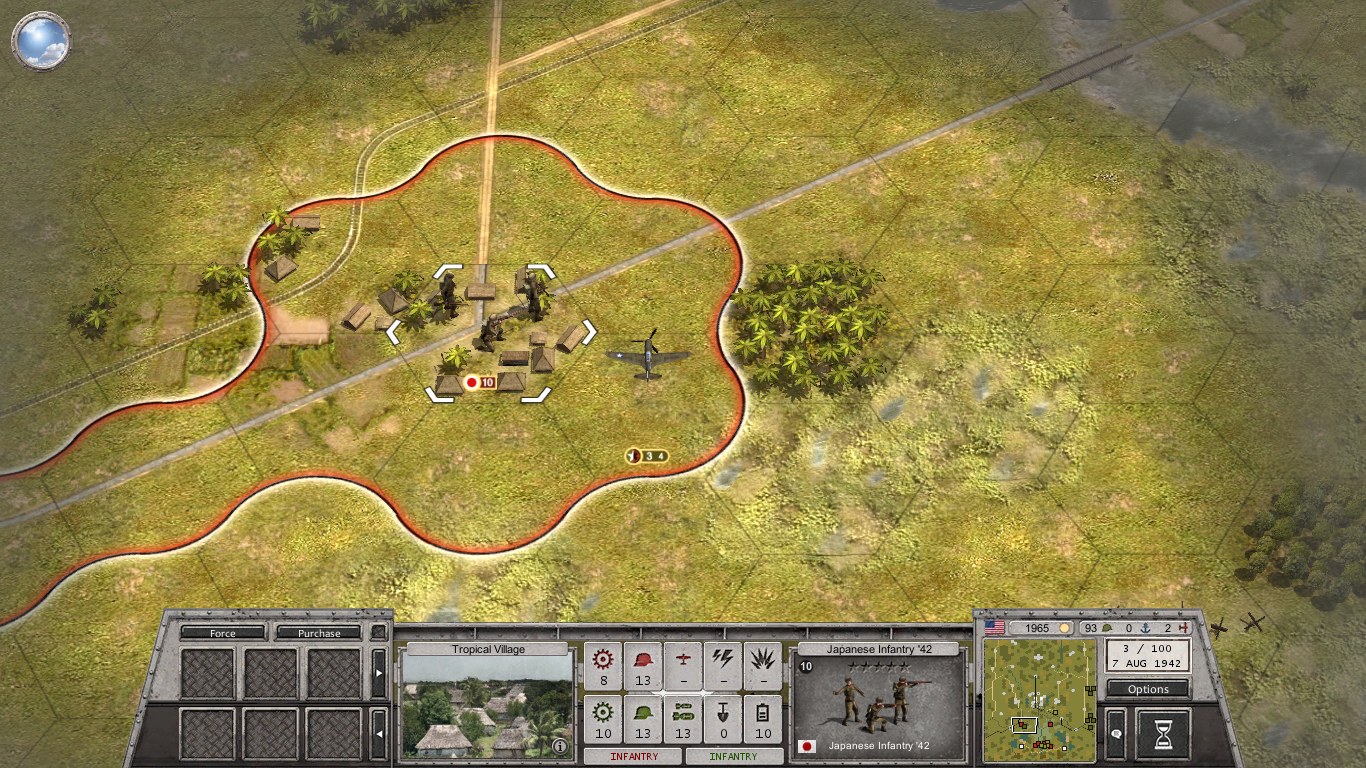Collapse the lower roster with the left arrow
Viewport: 1366px width, 768px height.
click(379, 734)
